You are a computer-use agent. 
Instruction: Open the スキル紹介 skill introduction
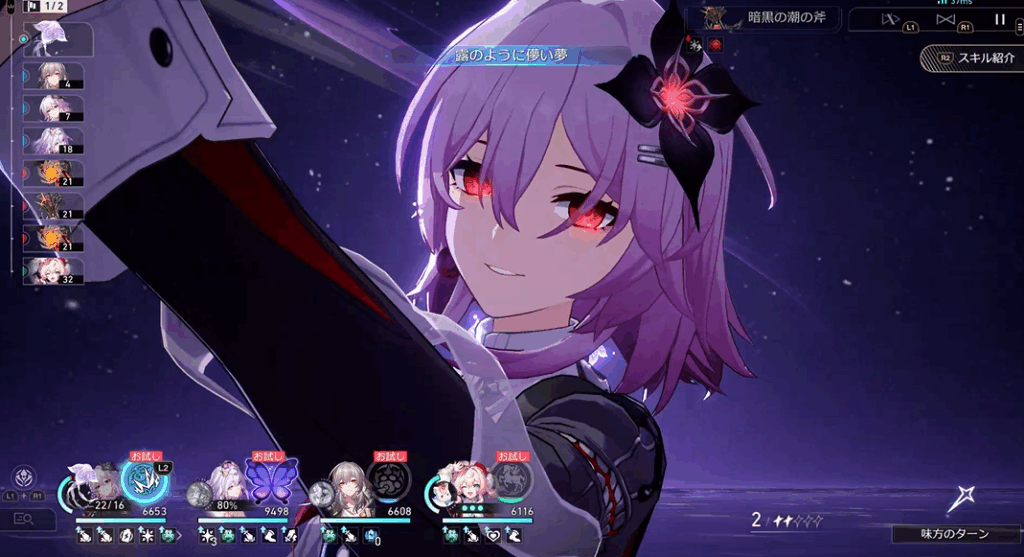(x=971, y=58)
